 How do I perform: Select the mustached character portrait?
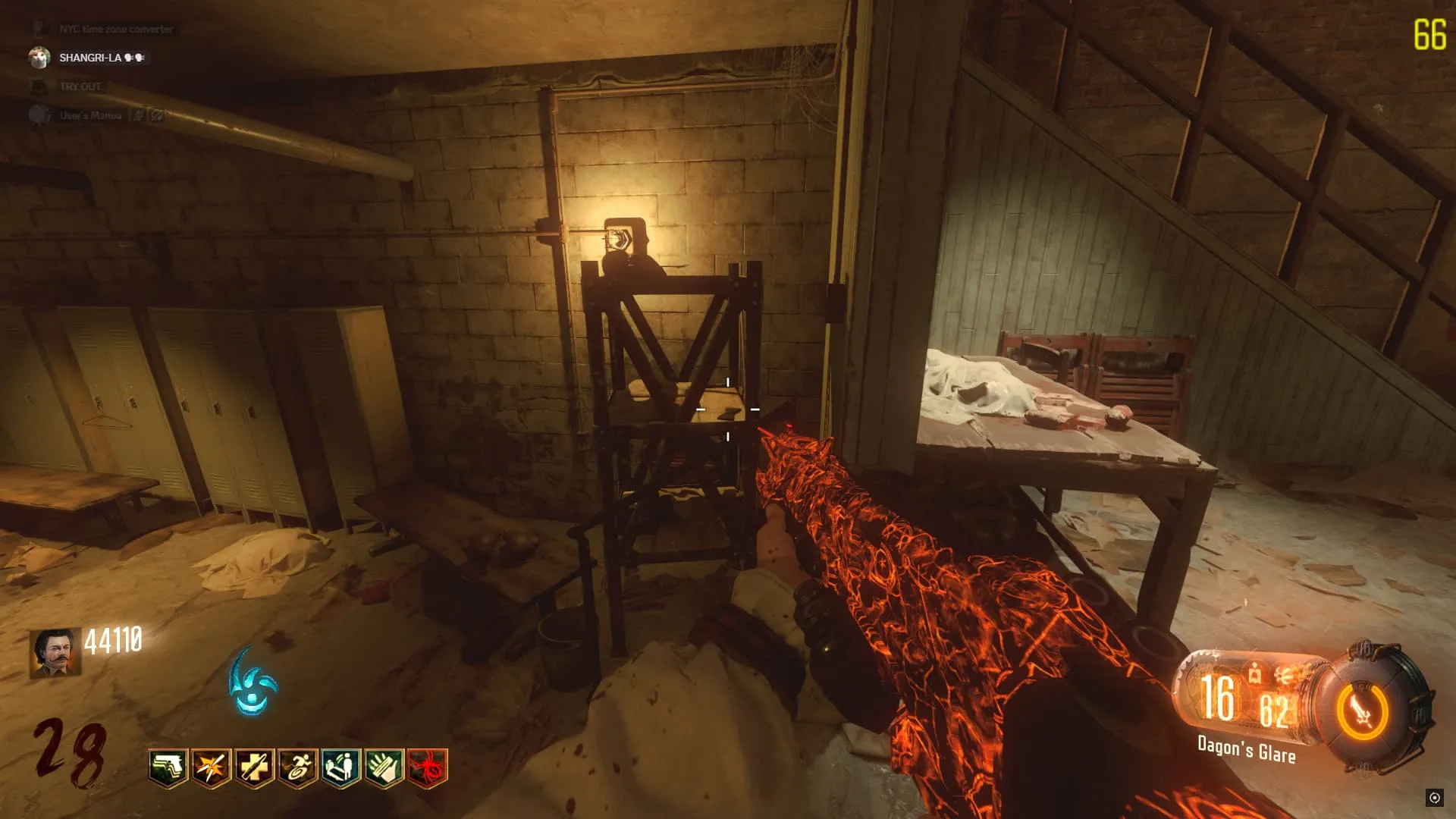point(55,652)
